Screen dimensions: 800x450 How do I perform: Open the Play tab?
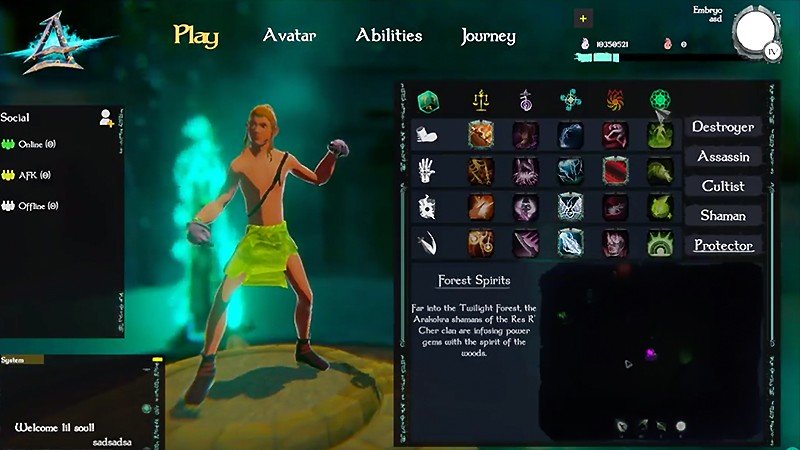coord(196,36)
